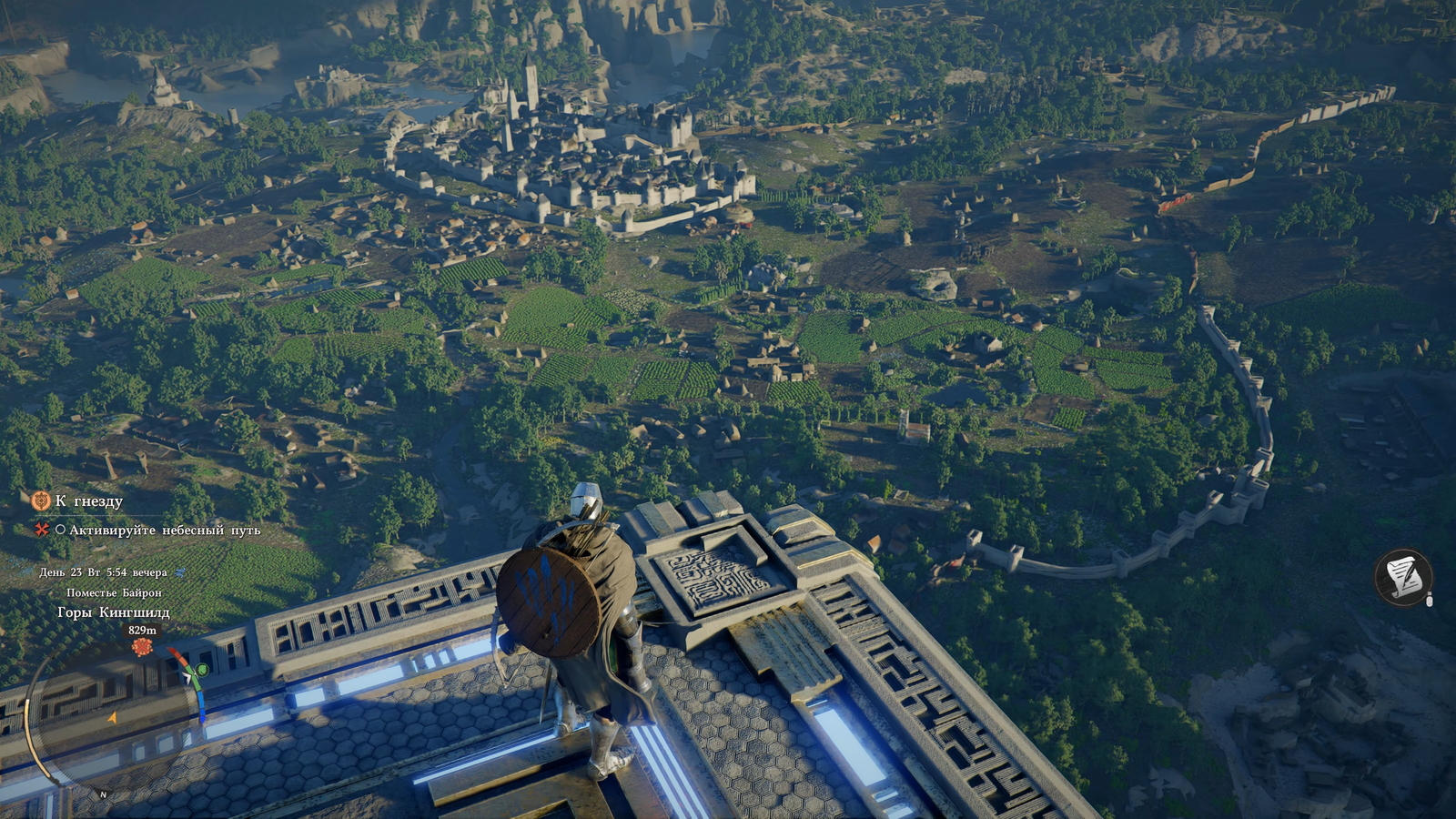Viewport: 1456px width, 819px height.
Task: Open the scroll and quill journal icon
Action: click(x=1403, y=577)
